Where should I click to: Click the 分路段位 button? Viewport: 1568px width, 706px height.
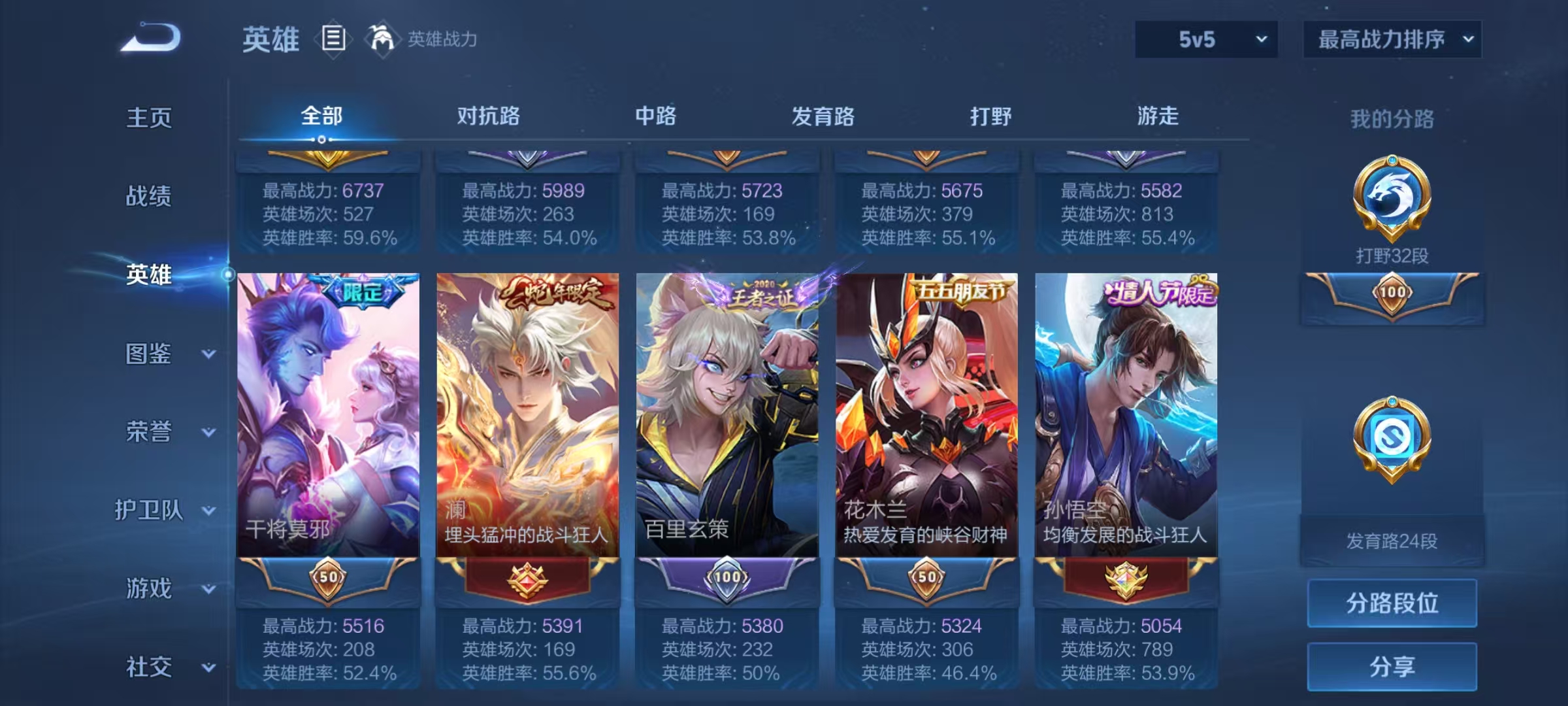tap(1392, 603)
